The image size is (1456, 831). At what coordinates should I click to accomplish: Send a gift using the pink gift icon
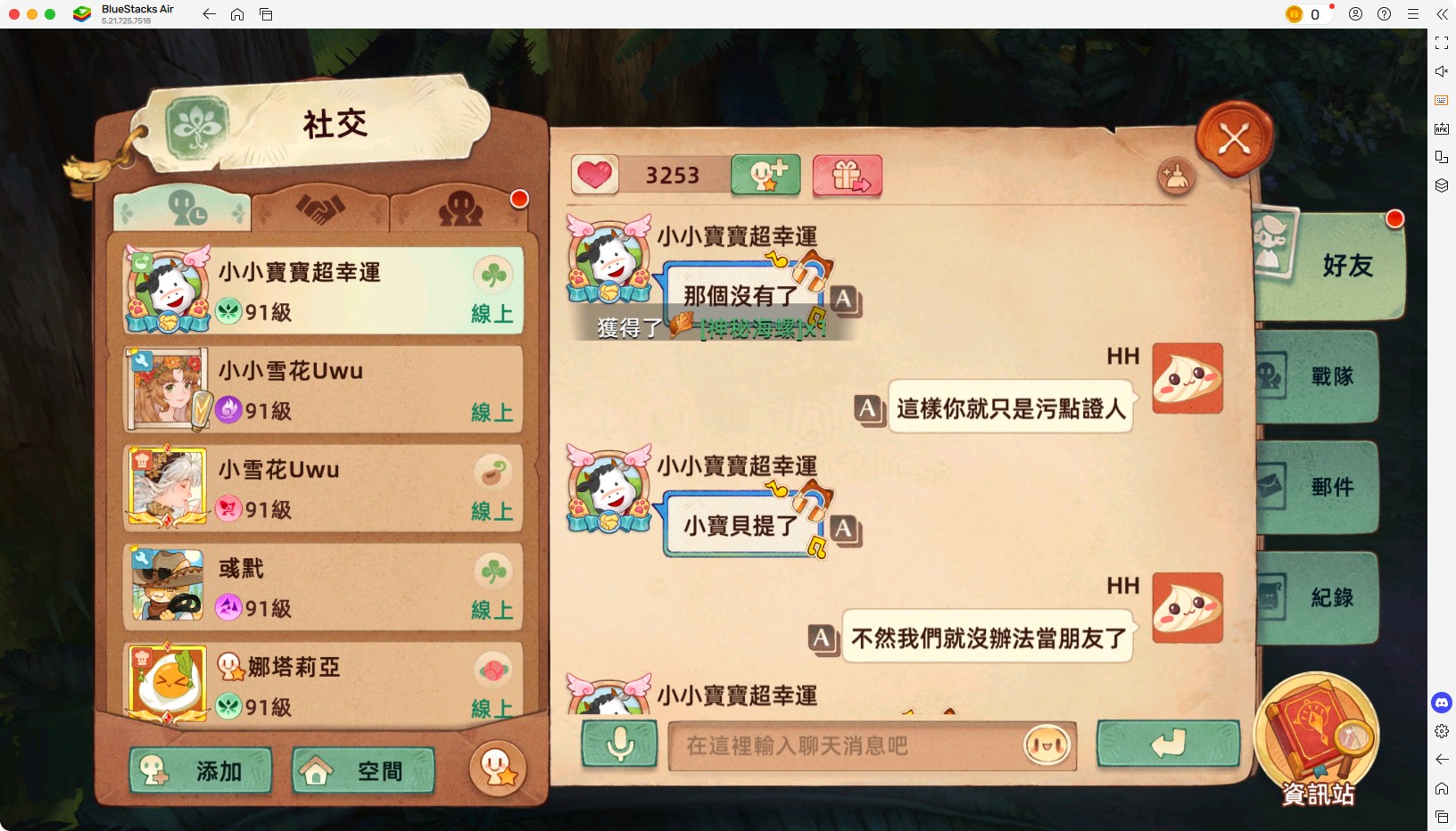coord(847,175)
